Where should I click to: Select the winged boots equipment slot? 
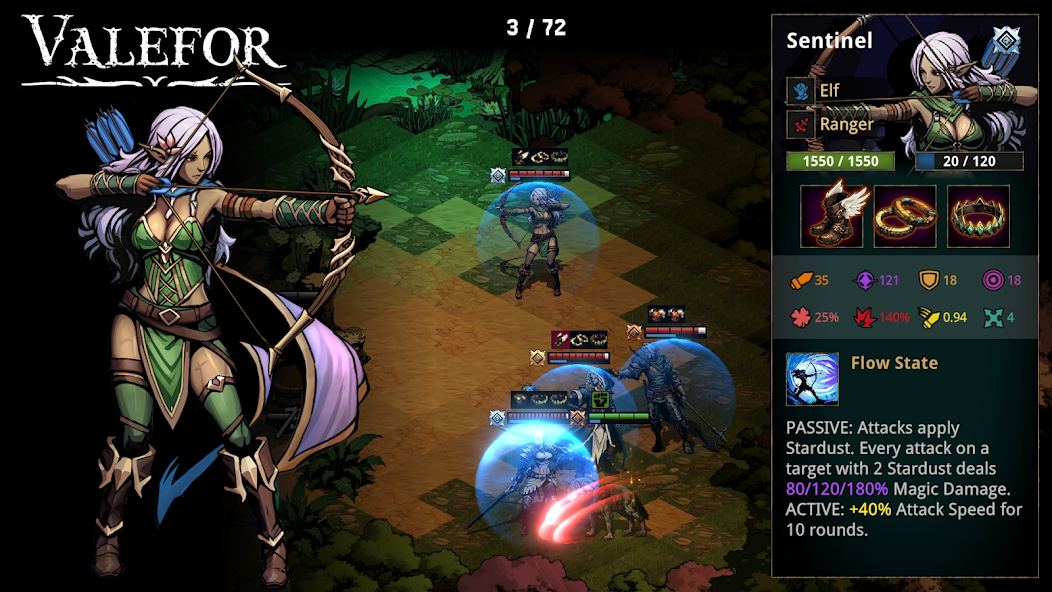coord(832,216)
